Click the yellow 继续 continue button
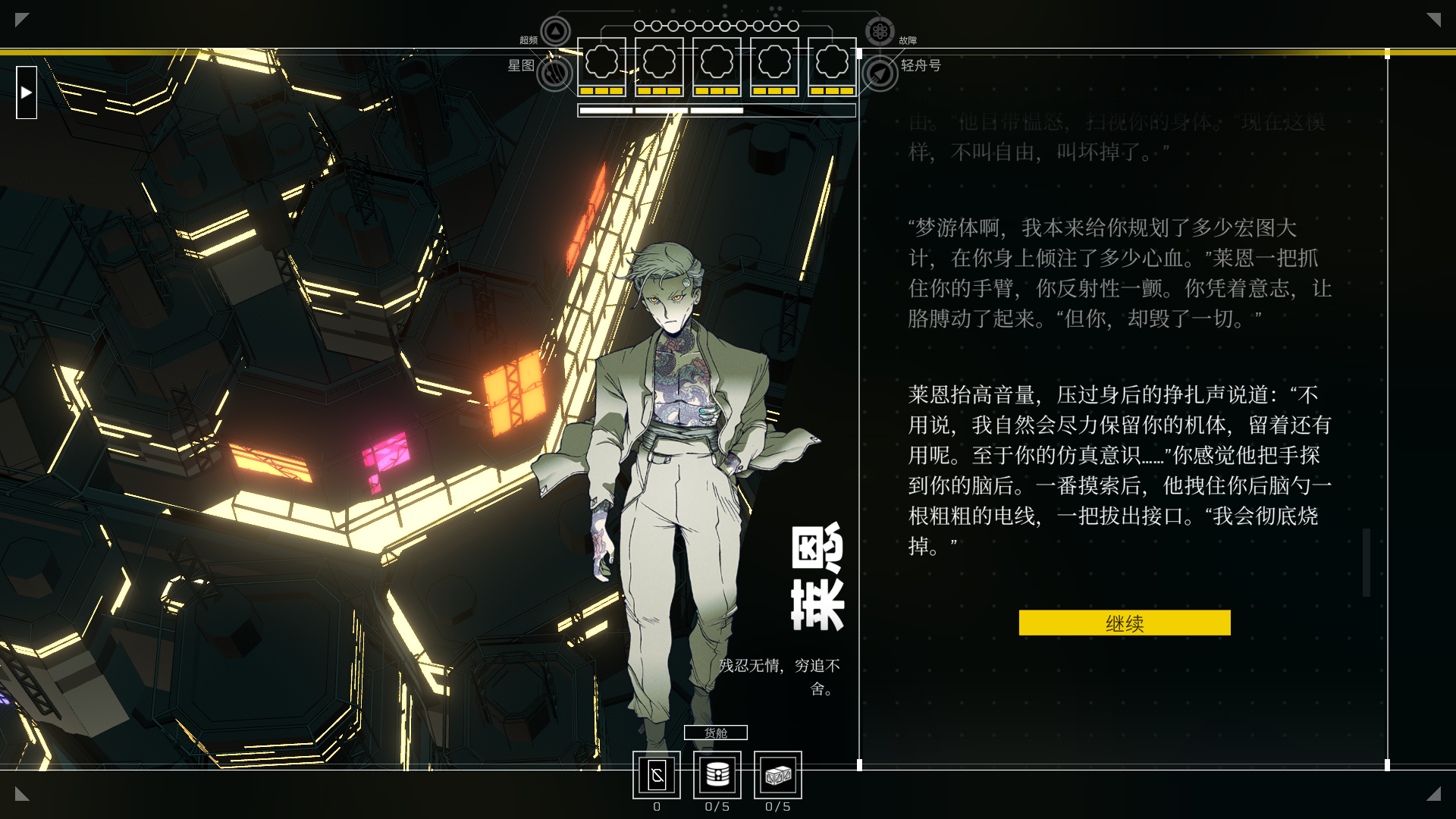The width and height of the screenshot is (1456, 819). click(x=1124, y=623)
